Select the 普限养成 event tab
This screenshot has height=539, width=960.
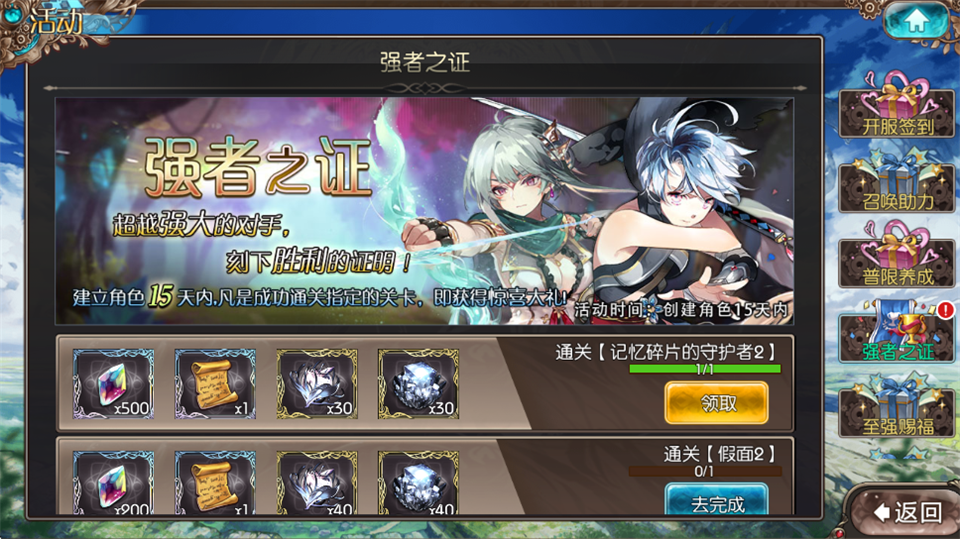click(897, 260)
